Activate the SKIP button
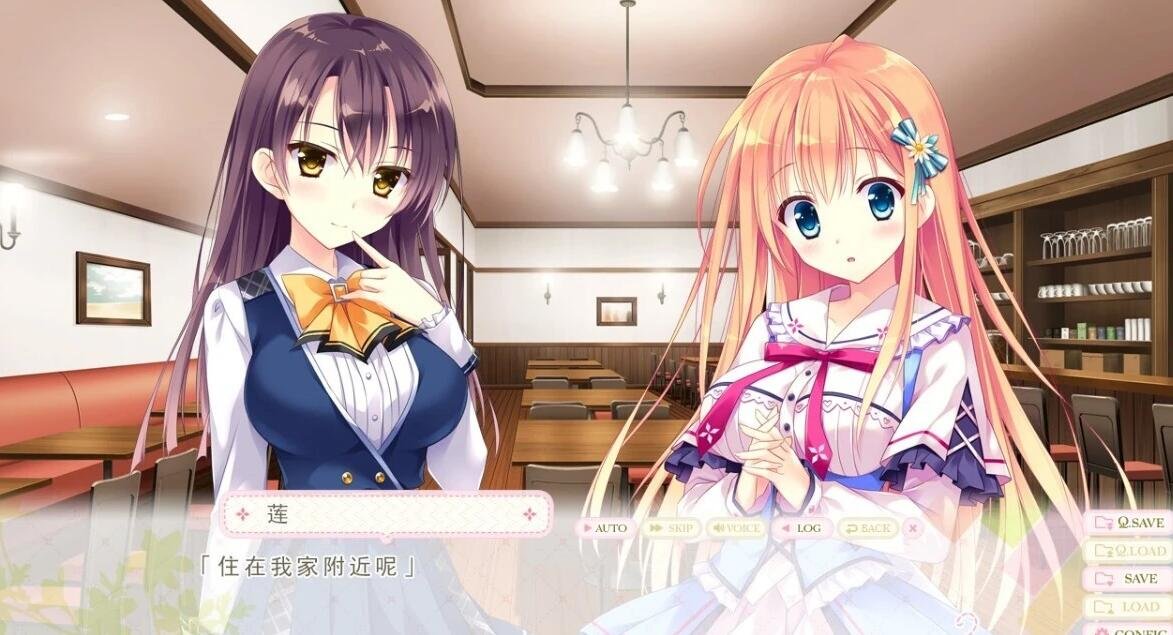This screenshot has width=1173, height=635. pos(670,528)
